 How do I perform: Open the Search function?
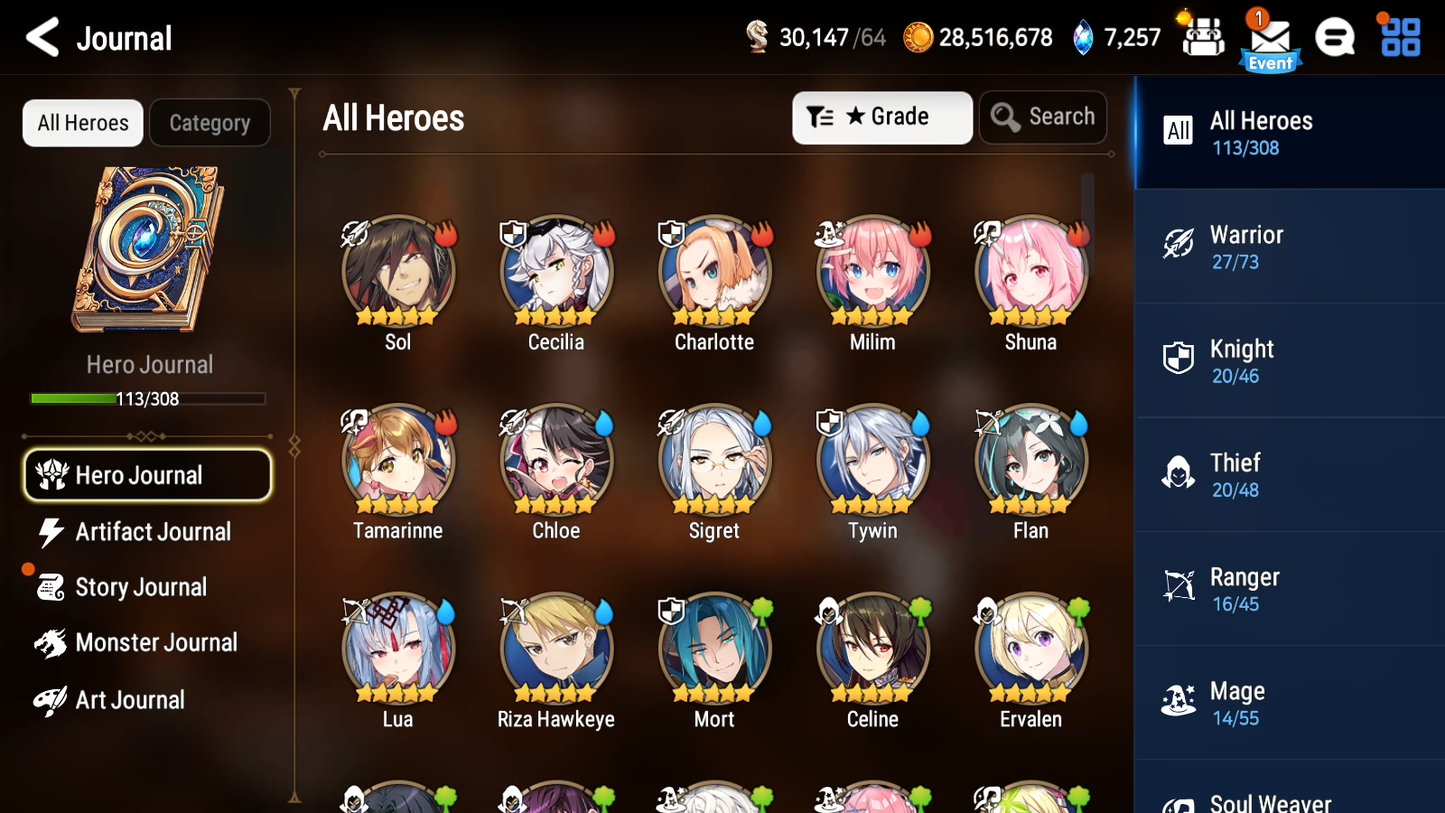[1043, 116]
